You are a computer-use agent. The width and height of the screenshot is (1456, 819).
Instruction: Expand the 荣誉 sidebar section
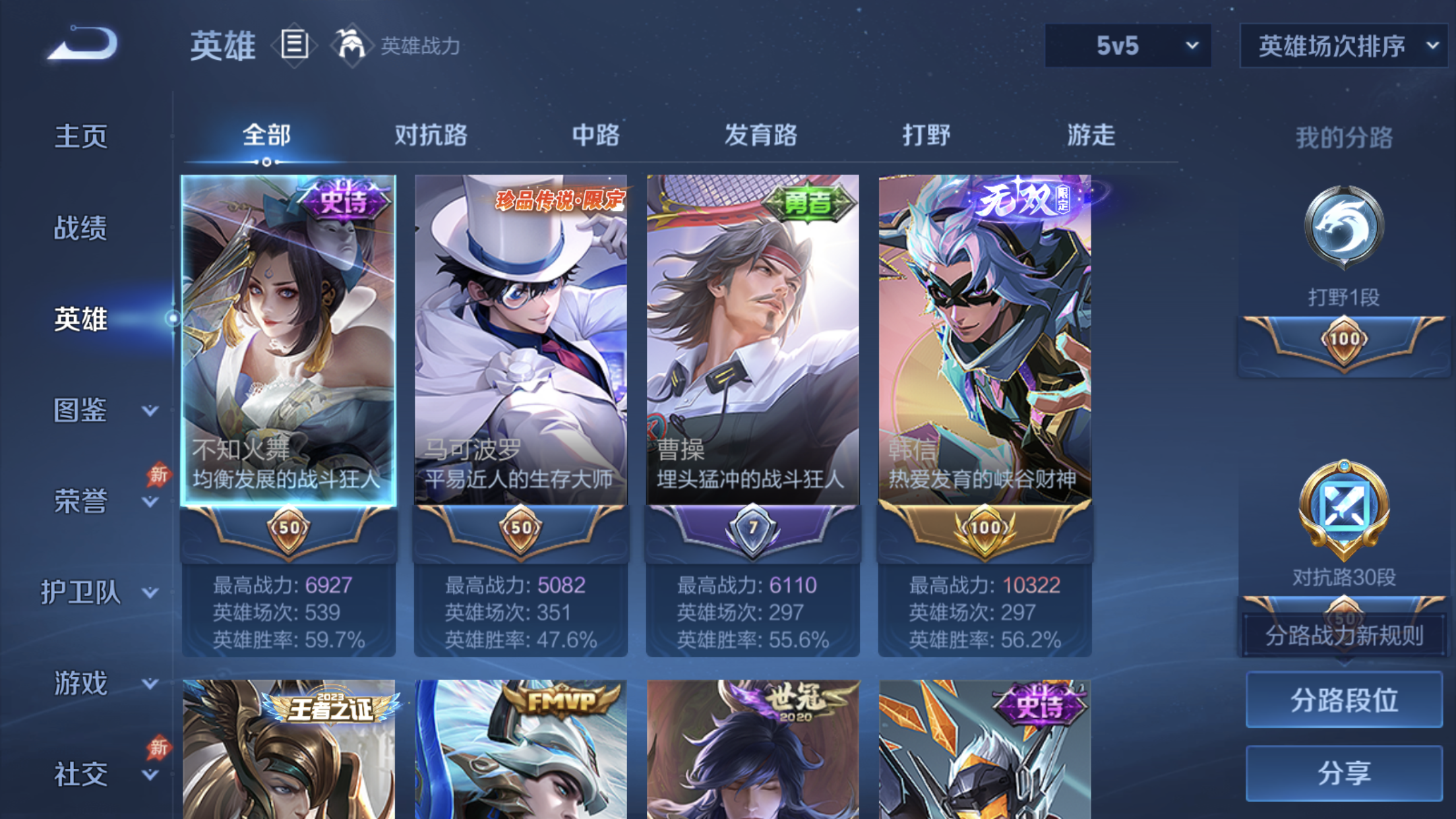click(78, 501)
